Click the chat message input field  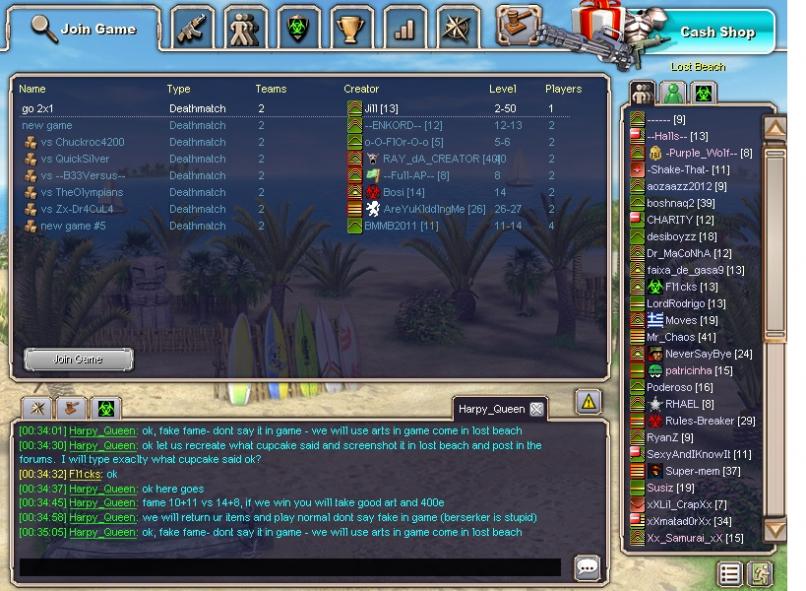pos(290,567)
